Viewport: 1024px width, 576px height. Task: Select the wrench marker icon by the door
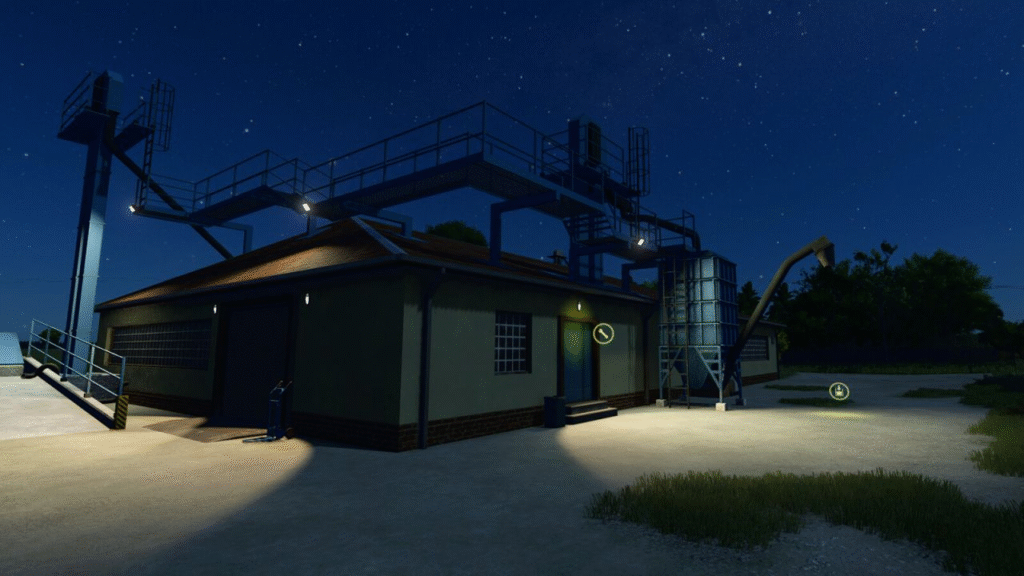click(x=603, y=334)
